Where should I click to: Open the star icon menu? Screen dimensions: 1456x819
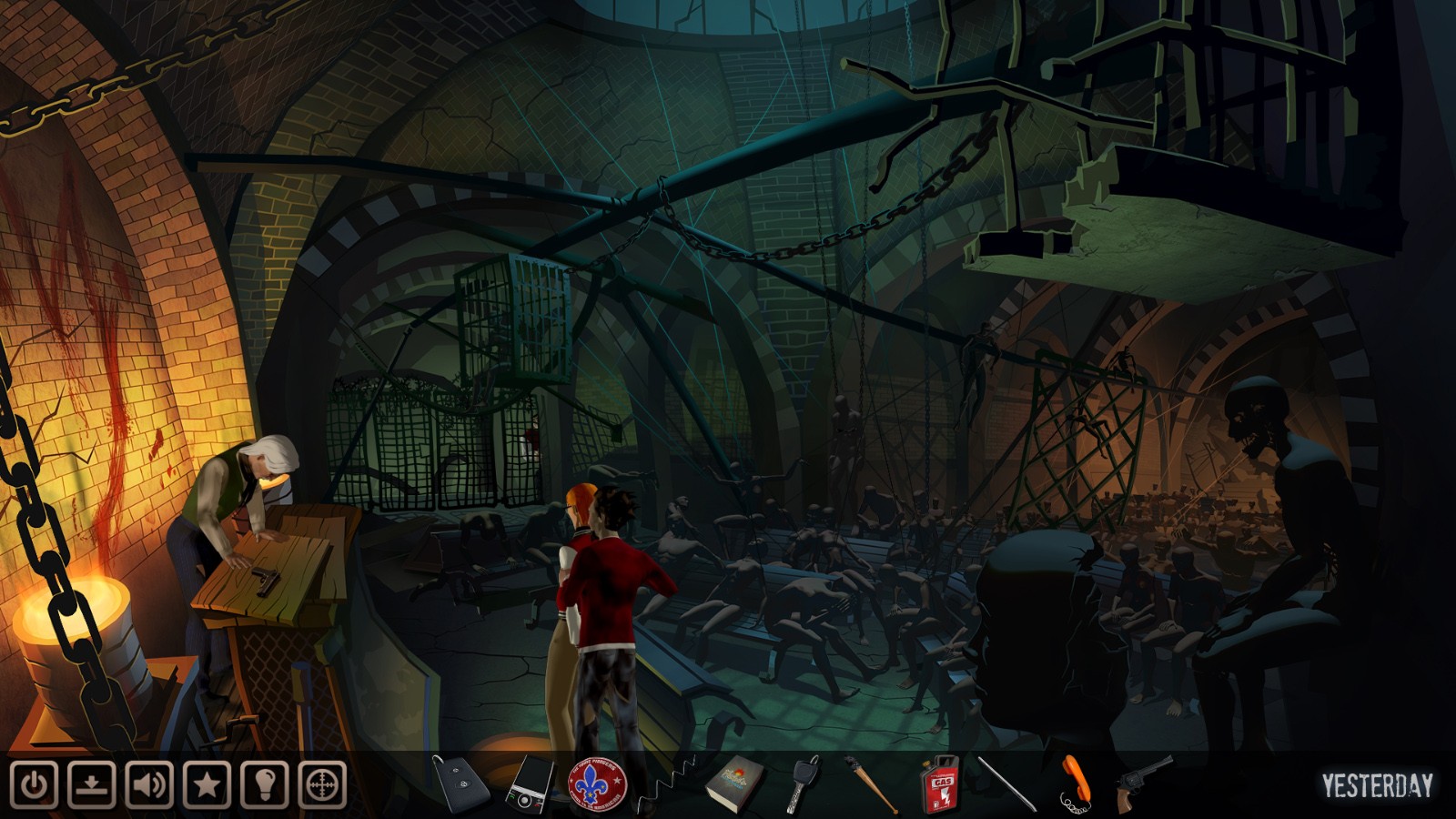tap(207, 784)
